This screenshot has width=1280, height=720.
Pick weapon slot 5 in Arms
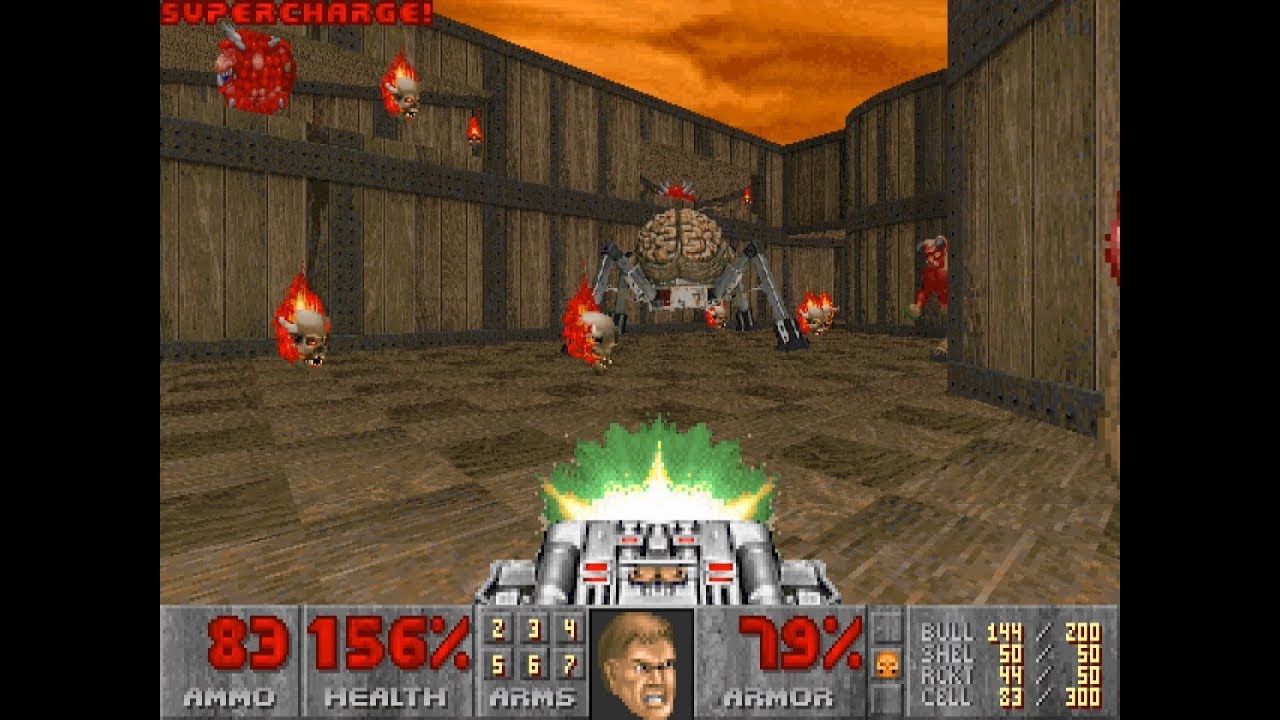tap(497, 662)
